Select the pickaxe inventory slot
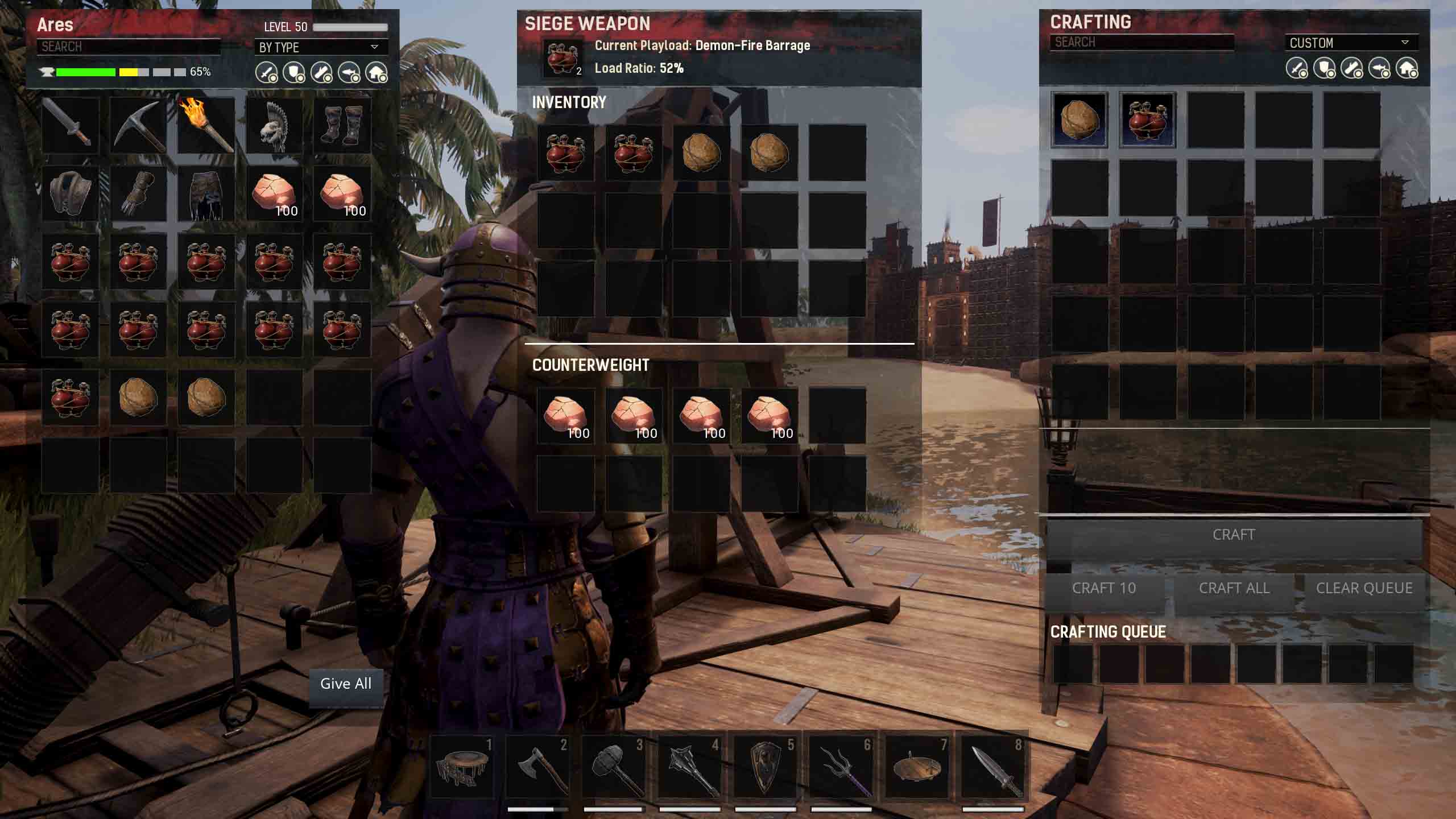1456x819 pixels. 138,125
